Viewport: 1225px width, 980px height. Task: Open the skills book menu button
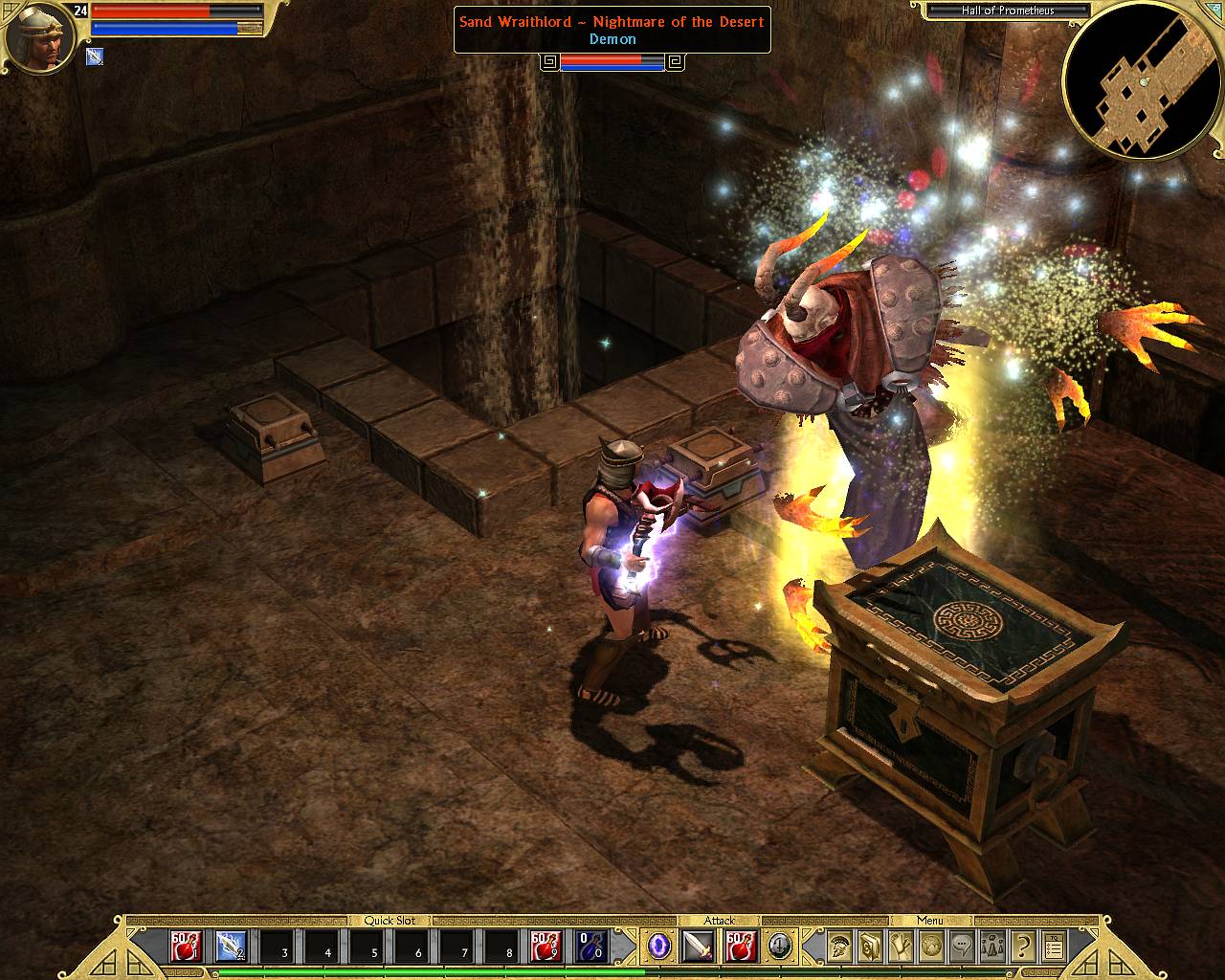coord(871,946)
